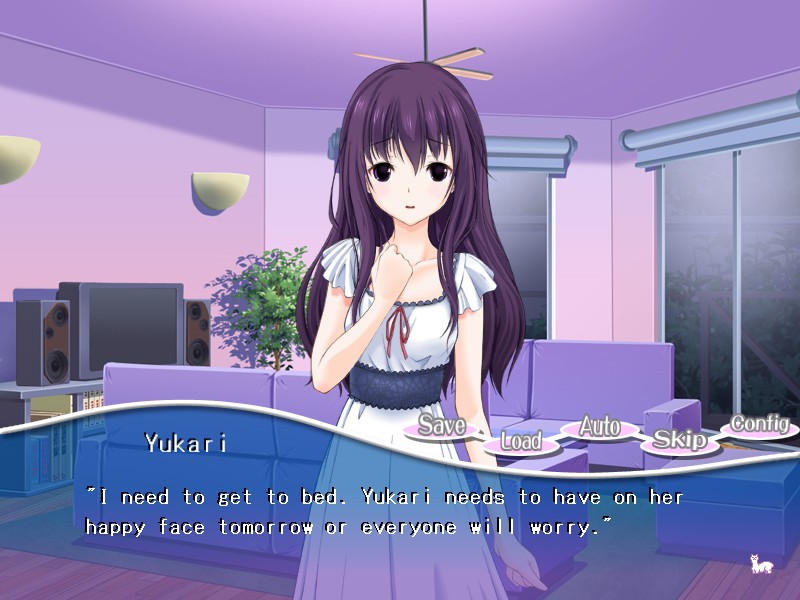Turn on Auto text advance
Viewport: 800px width, 600px height.
pos(600,427)
